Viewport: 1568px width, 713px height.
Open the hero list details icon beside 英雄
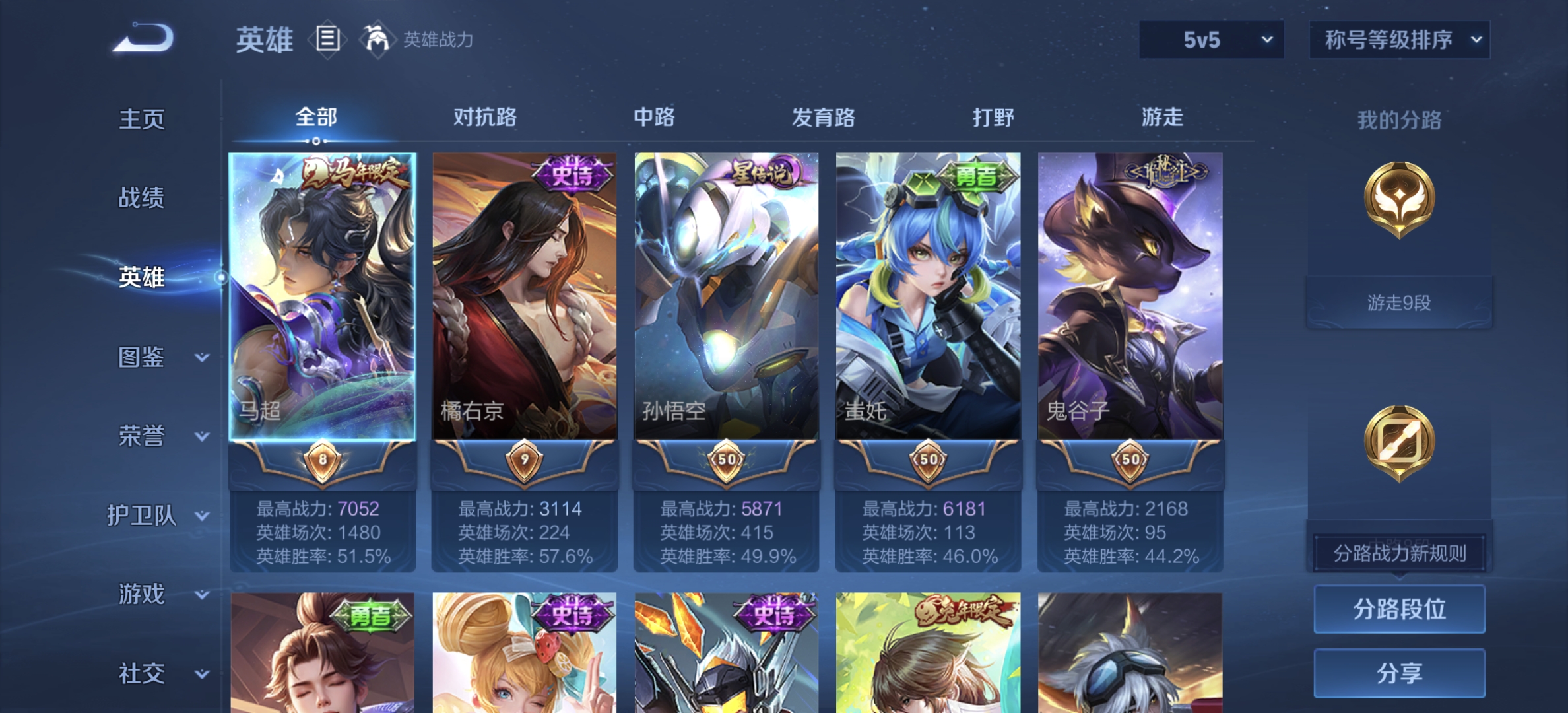click(x=327, y=40)
